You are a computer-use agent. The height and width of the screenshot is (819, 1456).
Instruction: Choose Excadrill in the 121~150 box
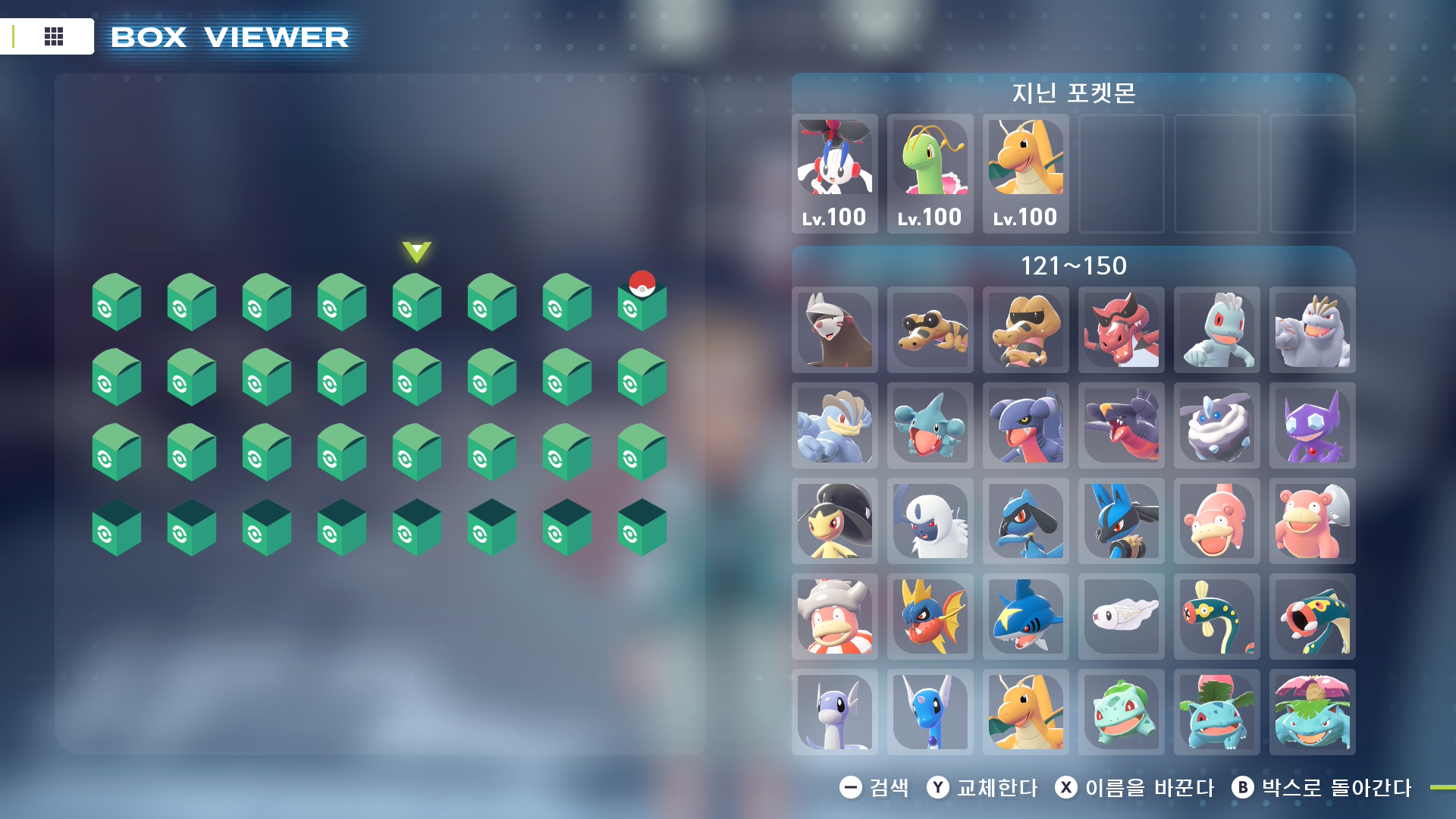(x=835, y=330)
